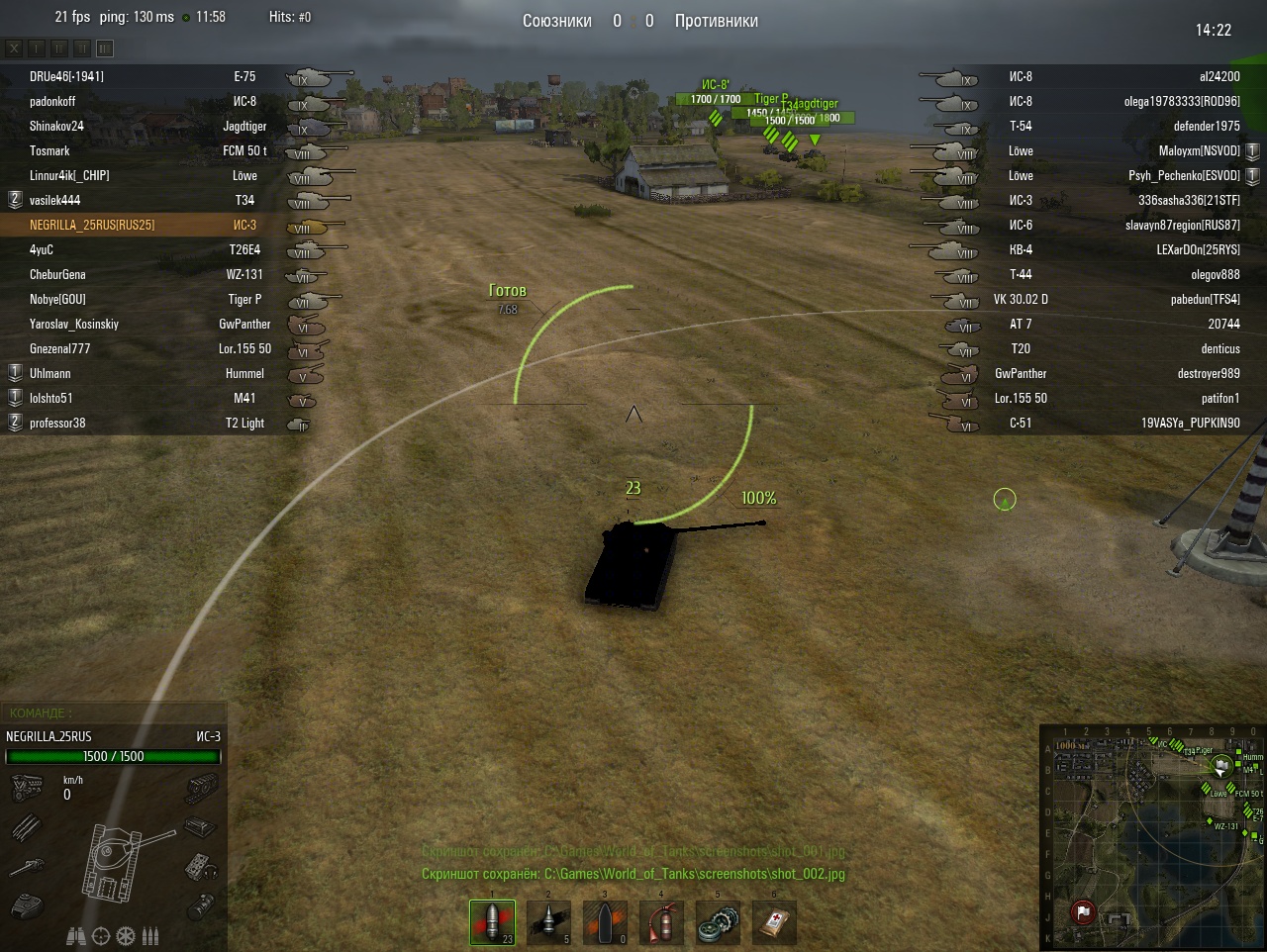The width and height of the screenshot is (1267, 952).
Task: Switch to the premium shell slot with 5 rounds
Action: click(548, 922)
